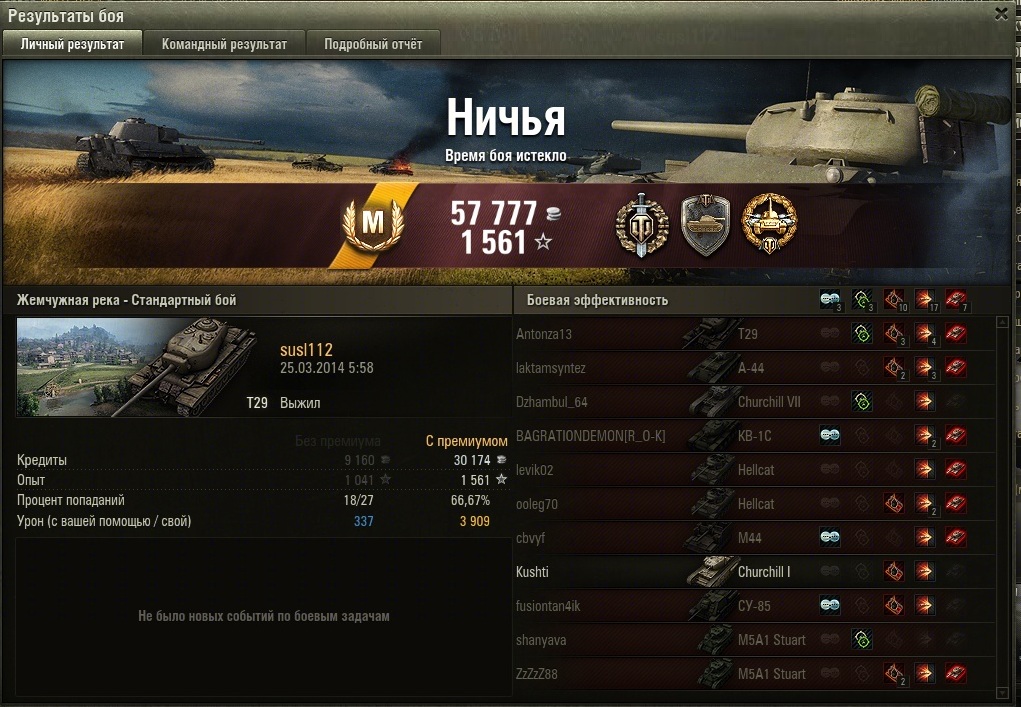Select ZzZzZ88's M5A1 Stuart row
This screenshot has height=707, width=1021.
pos(650,674)
